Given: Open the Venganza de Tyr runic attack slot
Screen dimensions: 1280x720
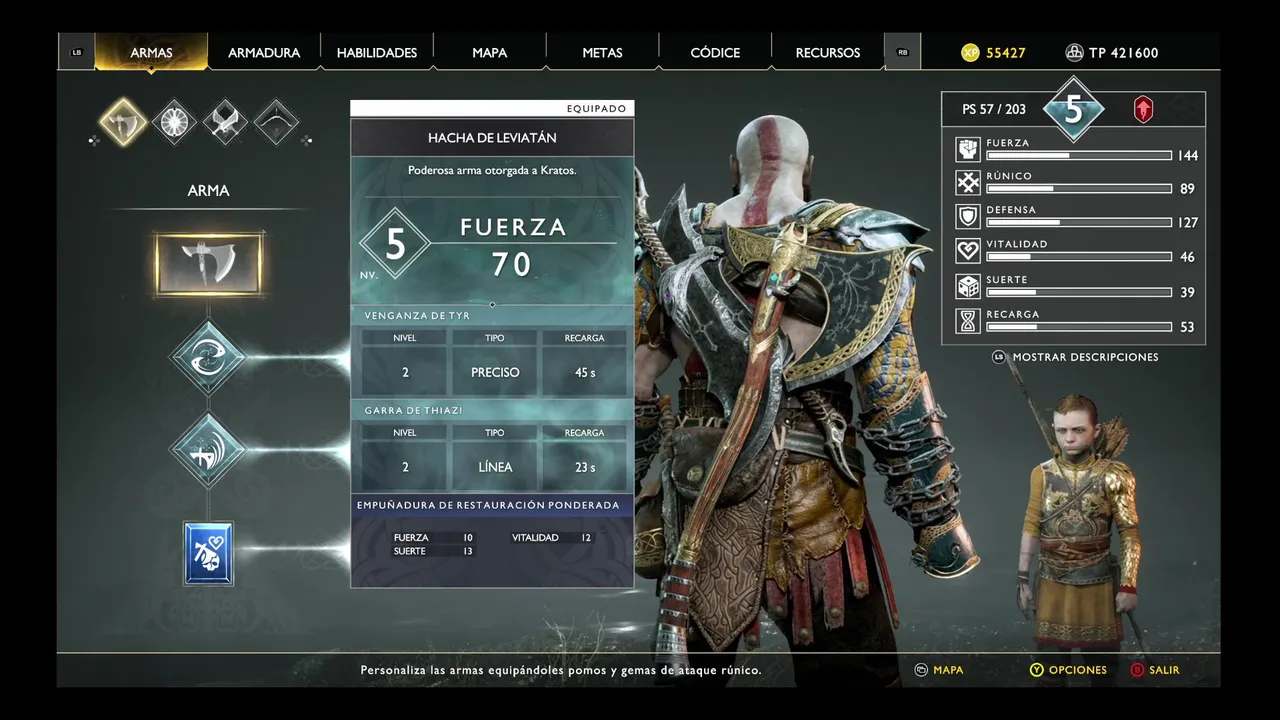Looking at the screenshot, I should tap(208, 357).
